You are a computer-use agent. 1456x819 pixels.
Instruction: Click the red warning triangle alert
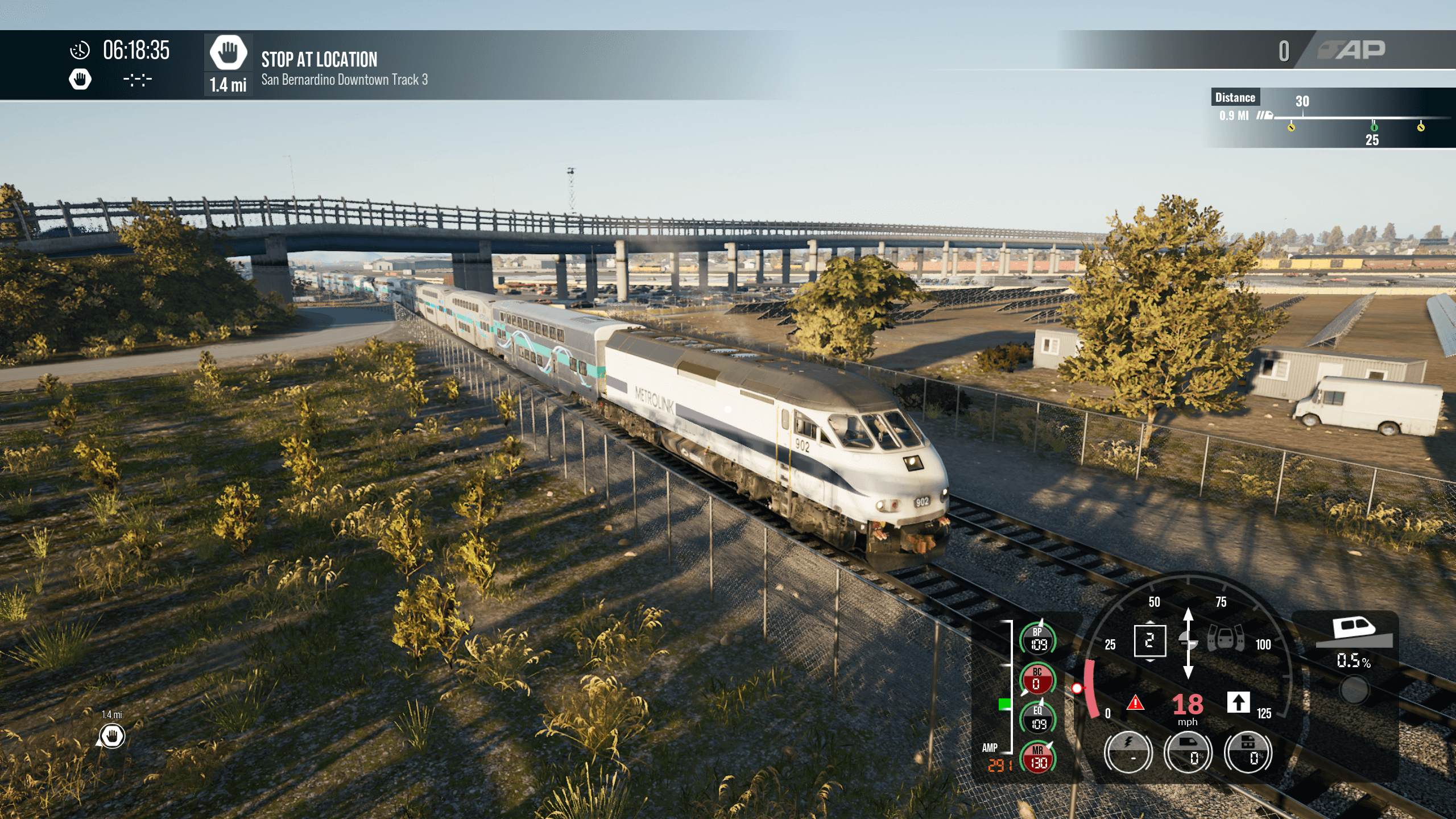1135,704
